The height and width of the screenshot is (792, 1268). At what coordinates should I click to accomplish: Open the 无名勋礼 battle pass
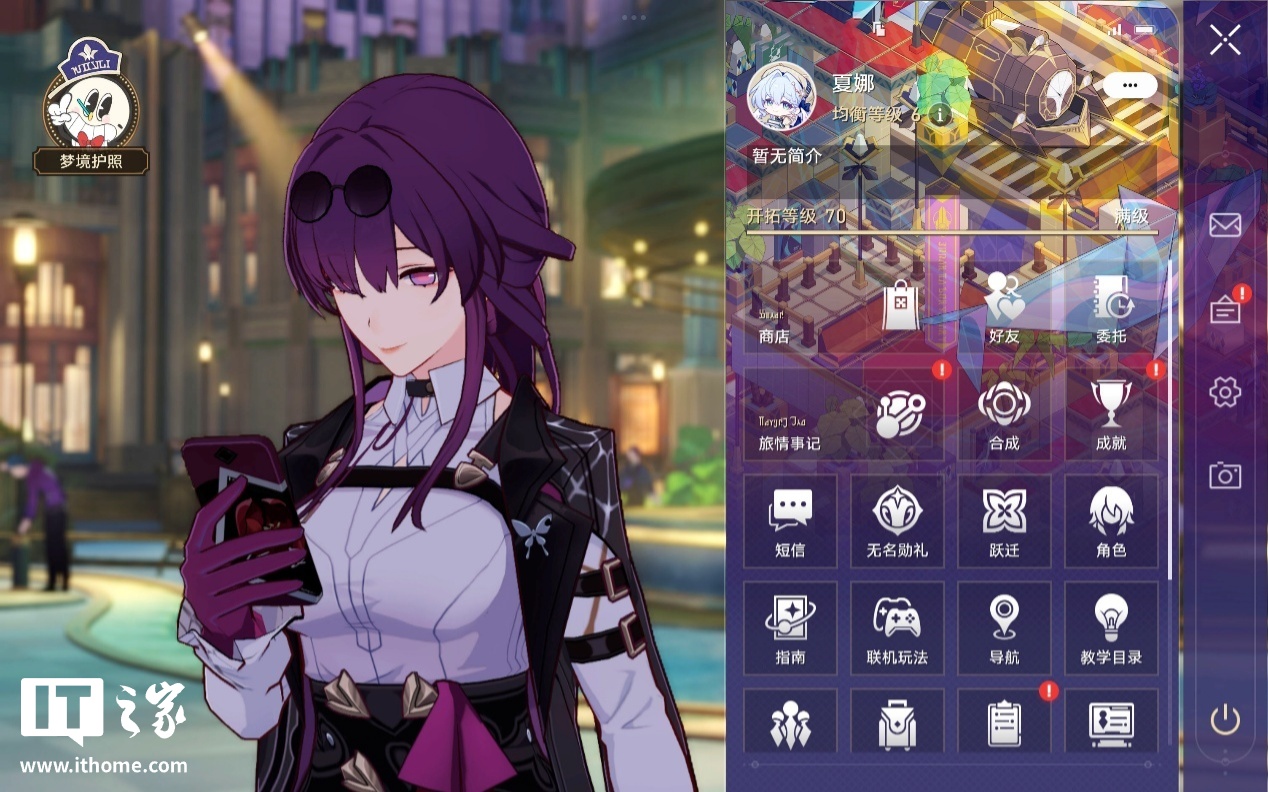coord(897,521)
